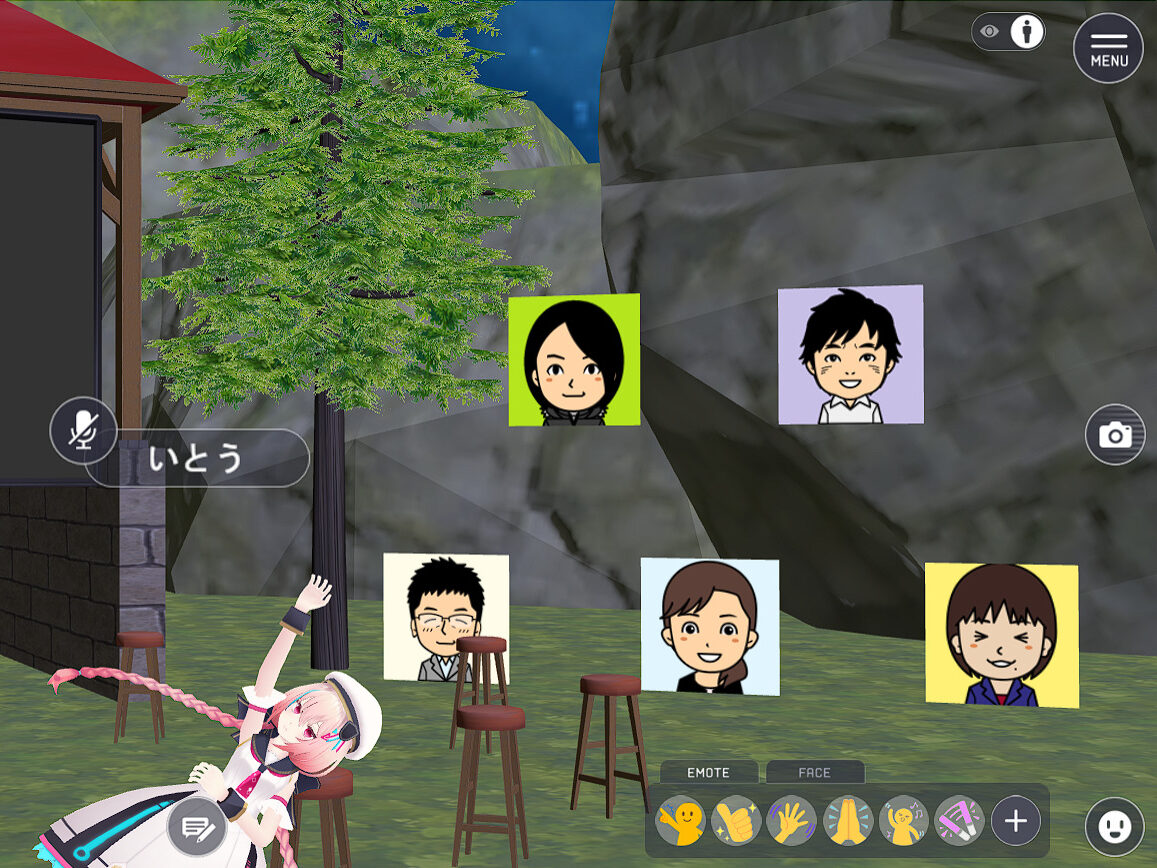Activate the praying hands emote
Image resolution: width=1157 pixels, height=868 pixels.
[x=848, y=822]
